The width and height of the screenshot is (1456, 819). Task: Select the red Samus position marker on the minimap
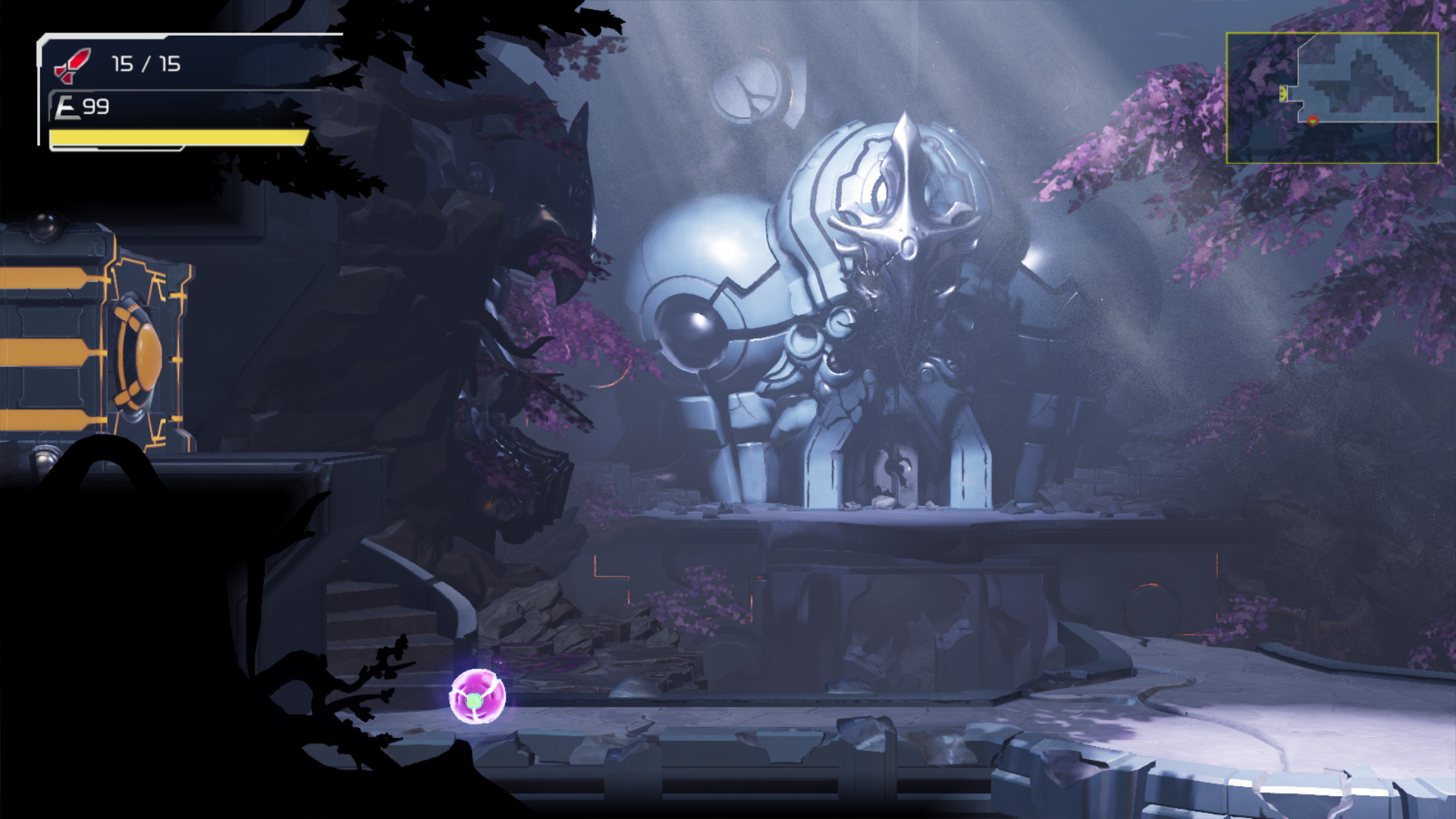click(x=1312, y=120)
